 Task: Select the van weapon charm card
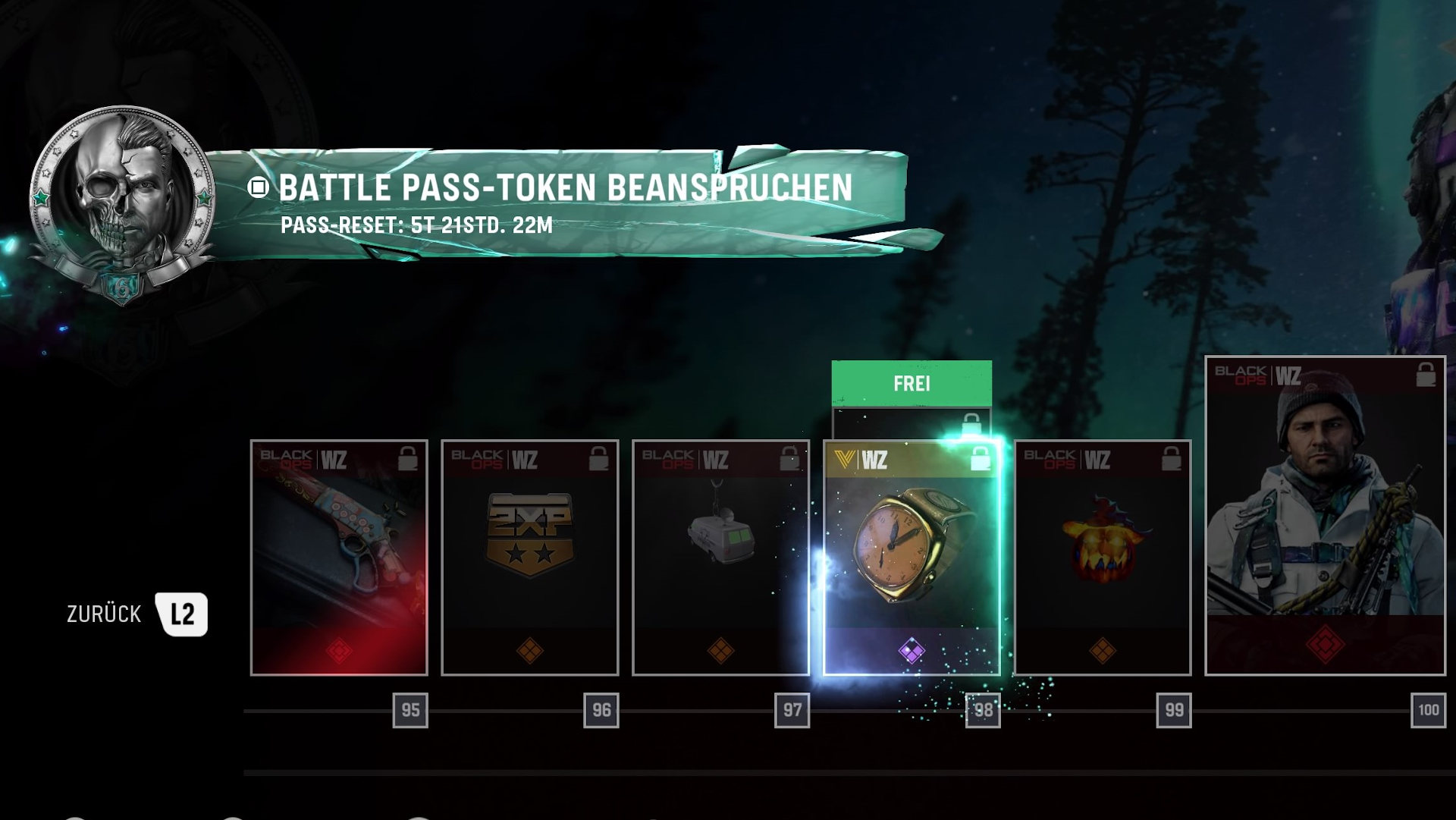[x=720, y=558]
